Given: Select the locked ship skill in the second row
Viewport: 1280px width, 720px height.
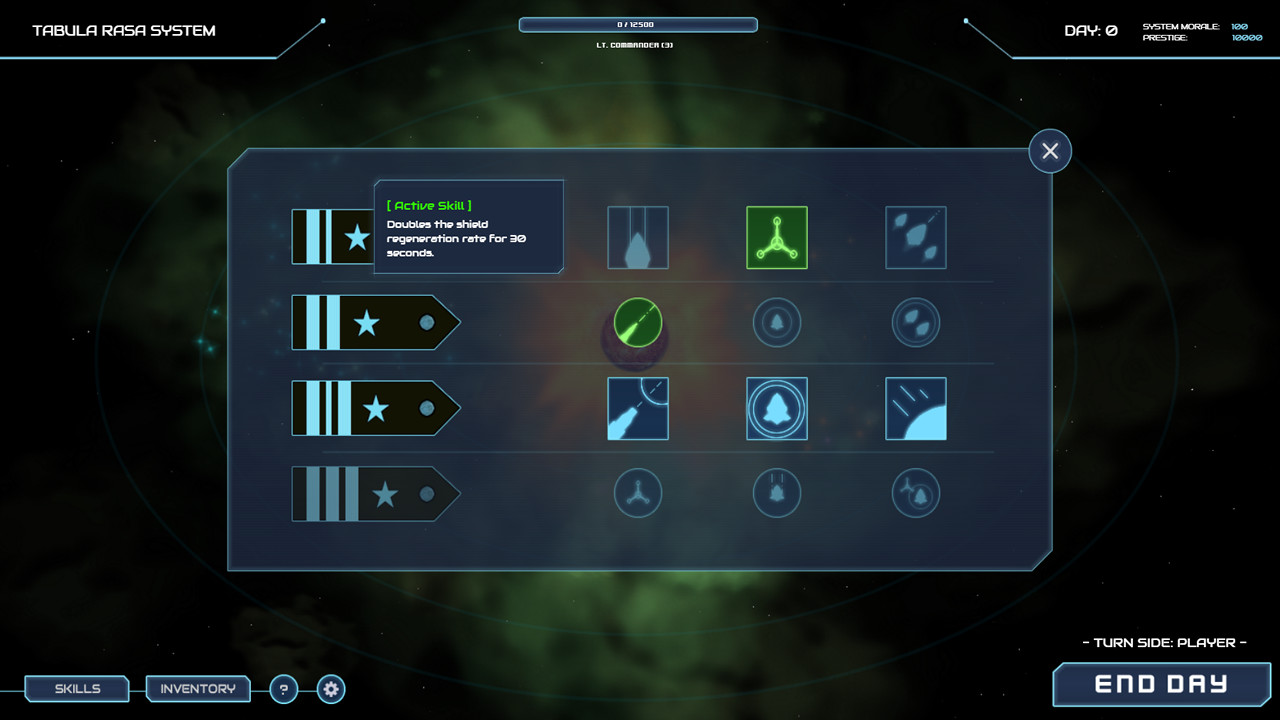Looking at the screenshot, I should pos(777,322).
